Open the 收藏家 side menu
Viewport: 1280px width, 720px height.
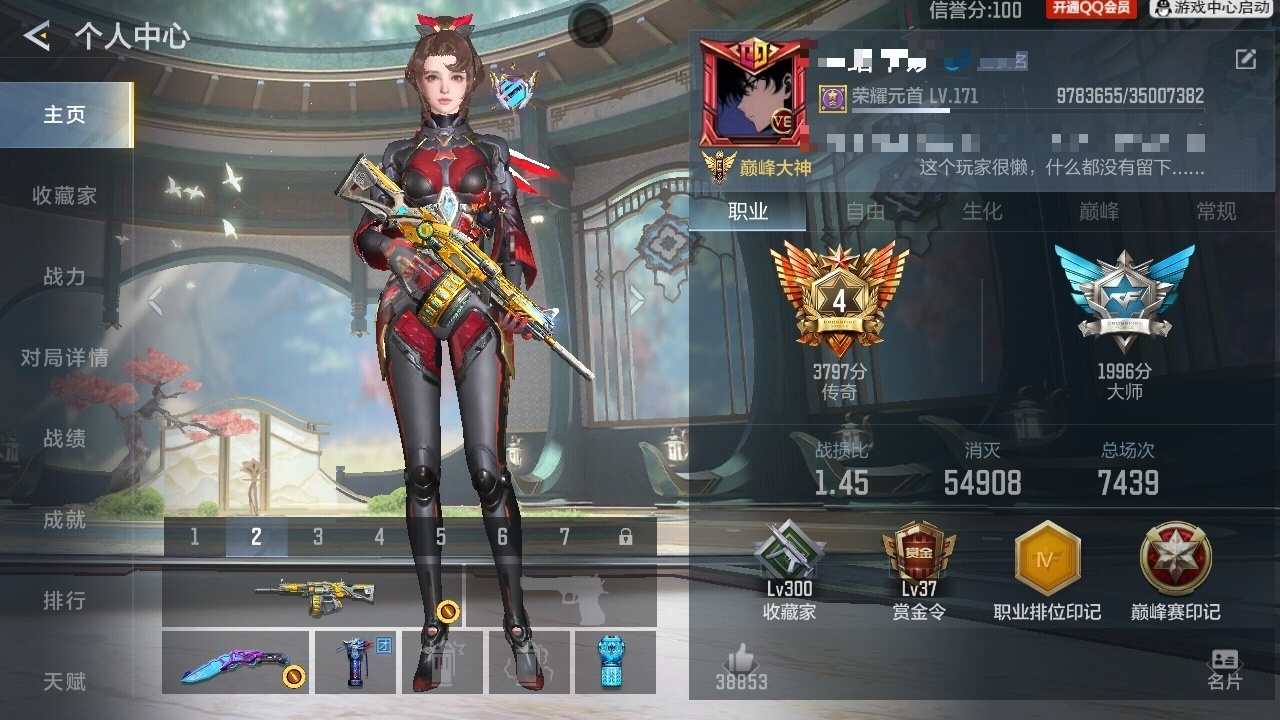[x=65, y=196]
